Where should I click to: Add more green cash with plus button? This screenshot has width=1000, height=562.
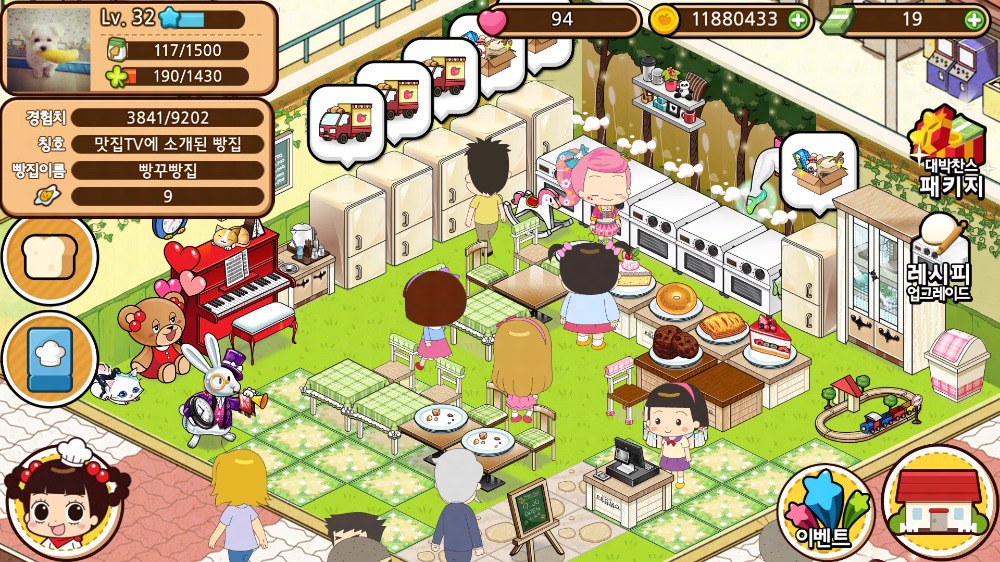(974, 19)
